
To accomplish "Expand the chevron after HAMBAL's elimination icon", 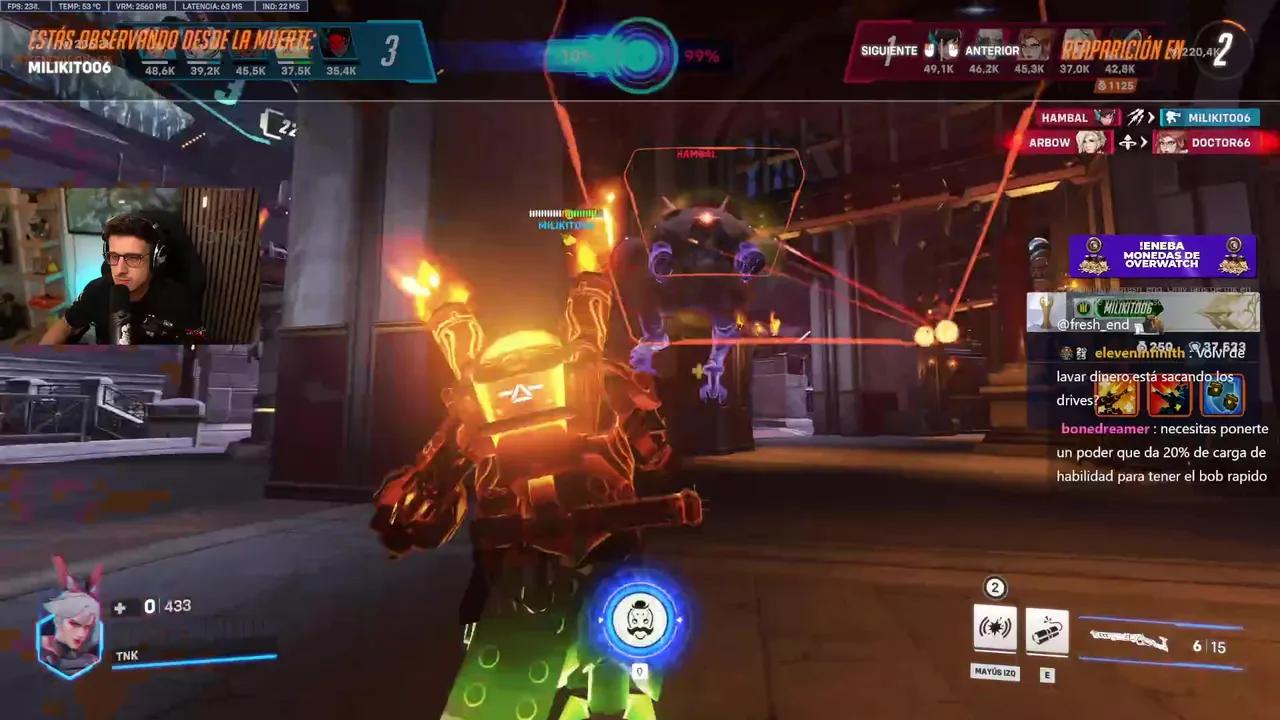I will point(1150,117).
